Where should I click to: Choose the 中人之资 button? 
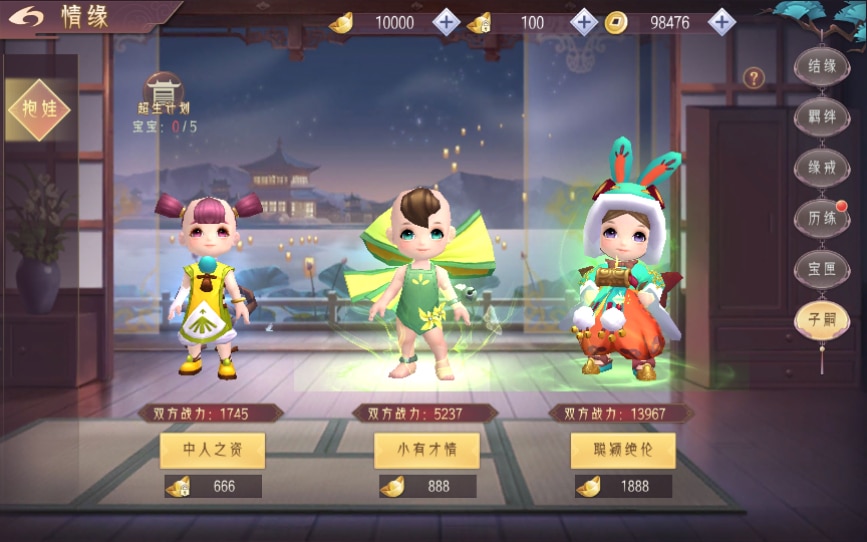pyautogui.click(x=212, y=450)
